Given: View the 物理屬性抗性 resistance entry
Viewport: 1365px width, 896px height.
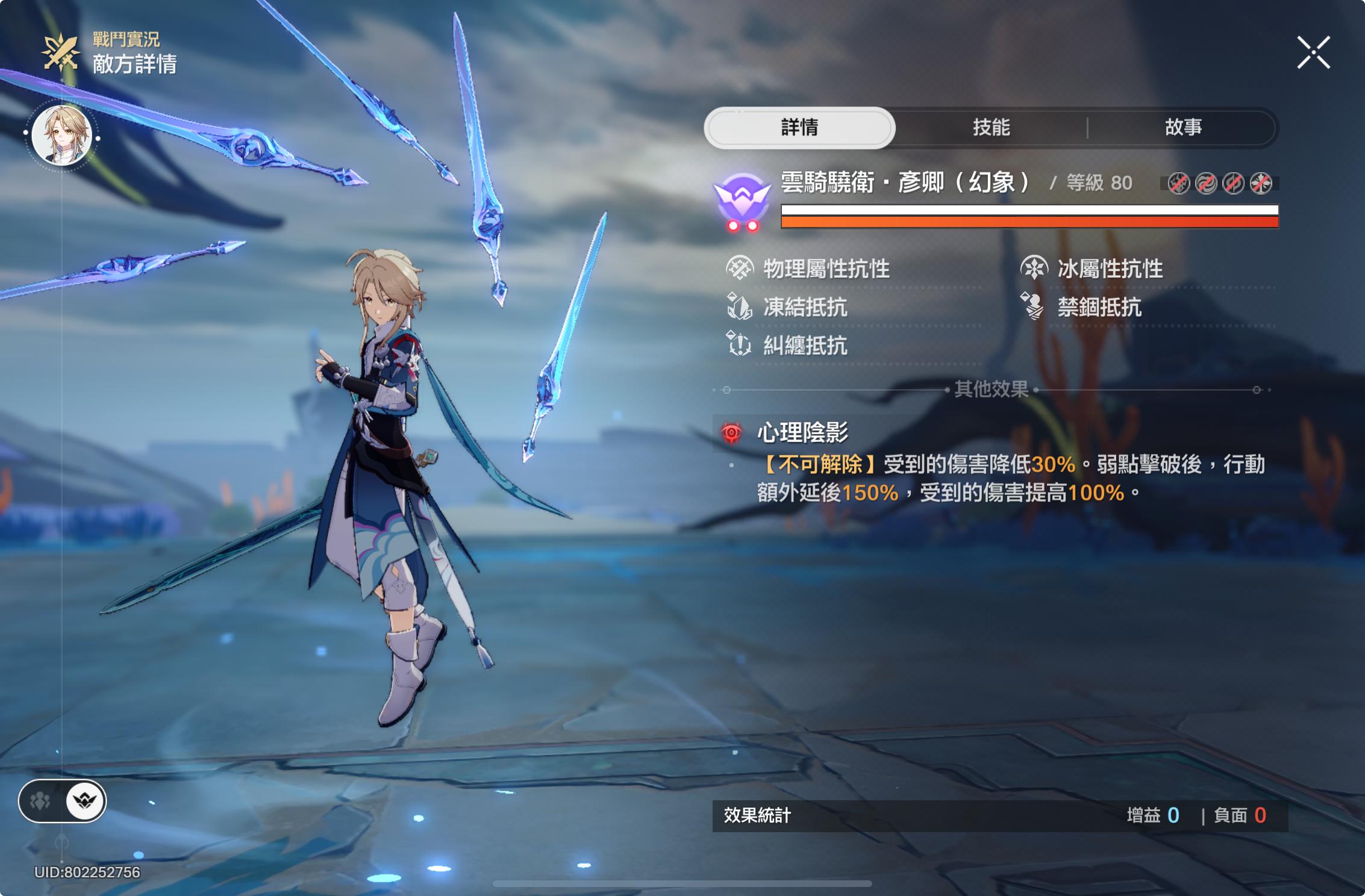Looking at the screenshot, I should (826, 269).
